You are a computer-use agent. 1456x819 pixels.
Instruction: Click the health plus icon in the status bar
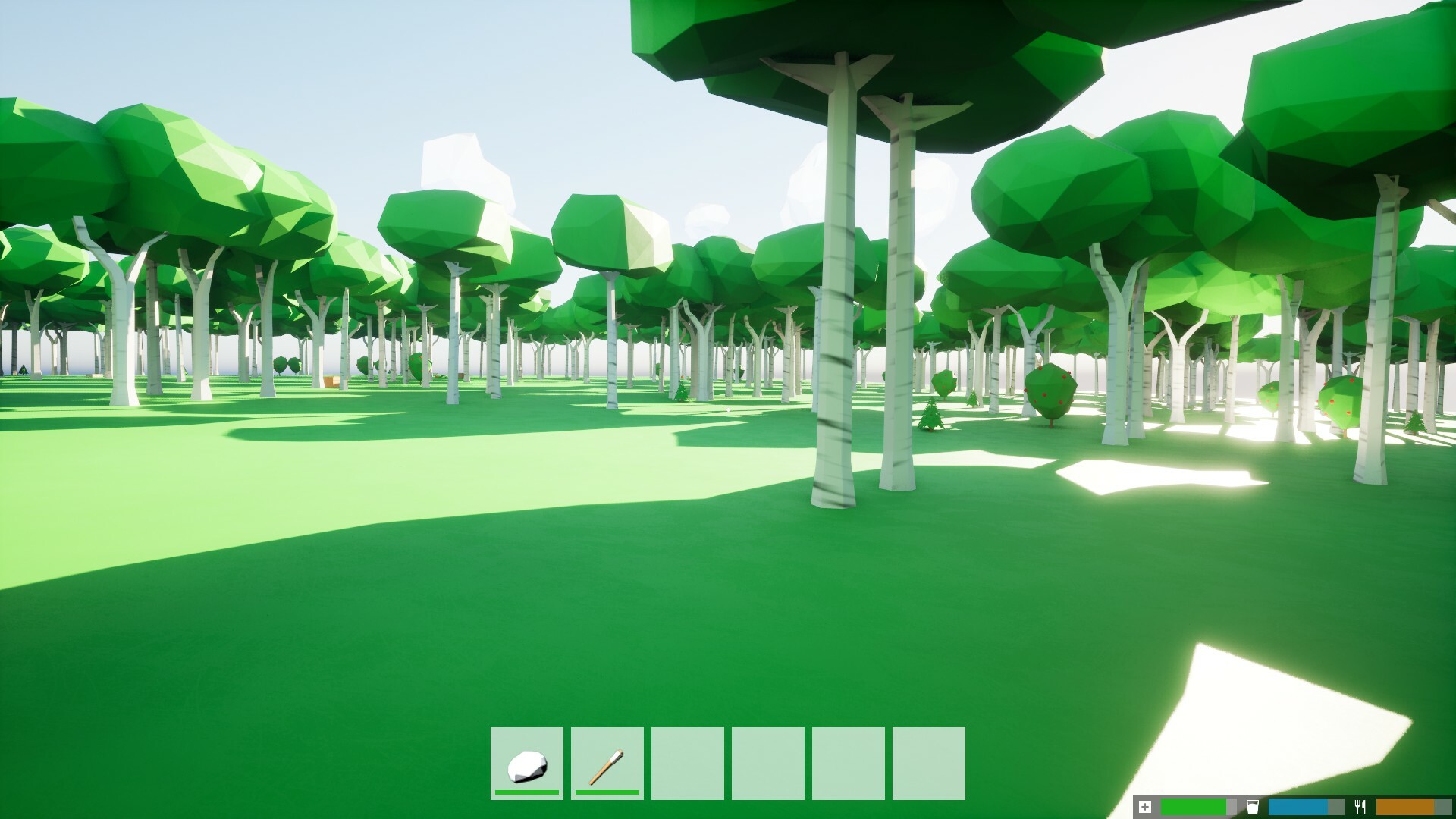coord(1145,805)
